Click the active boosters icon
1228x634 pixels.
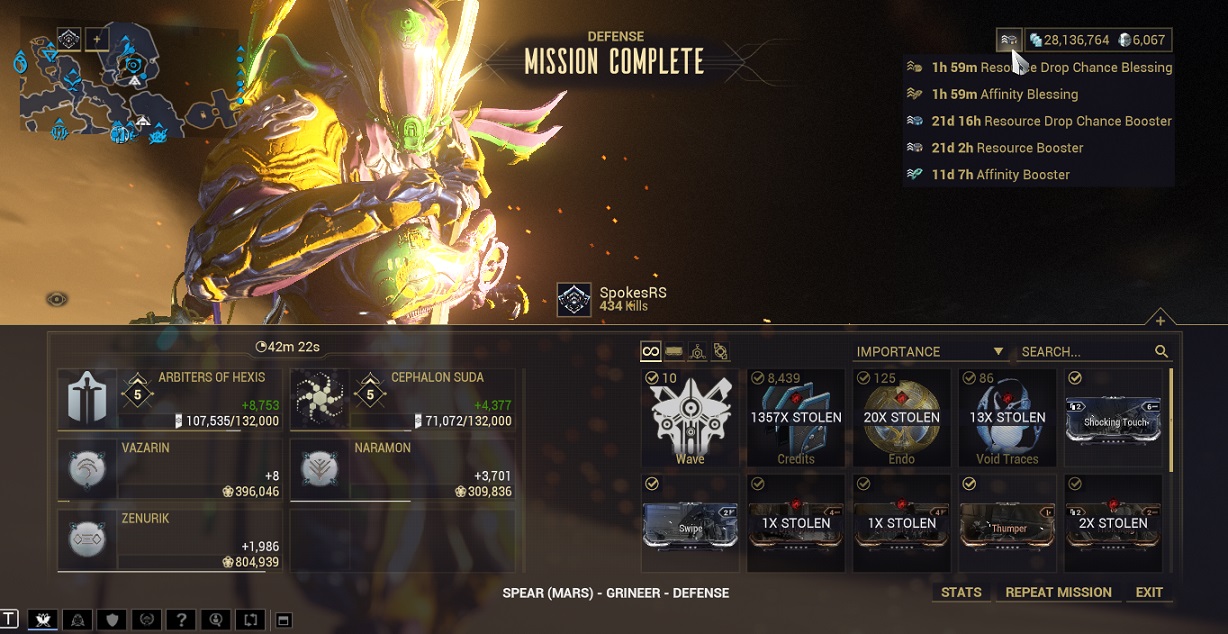point(1009,40)
